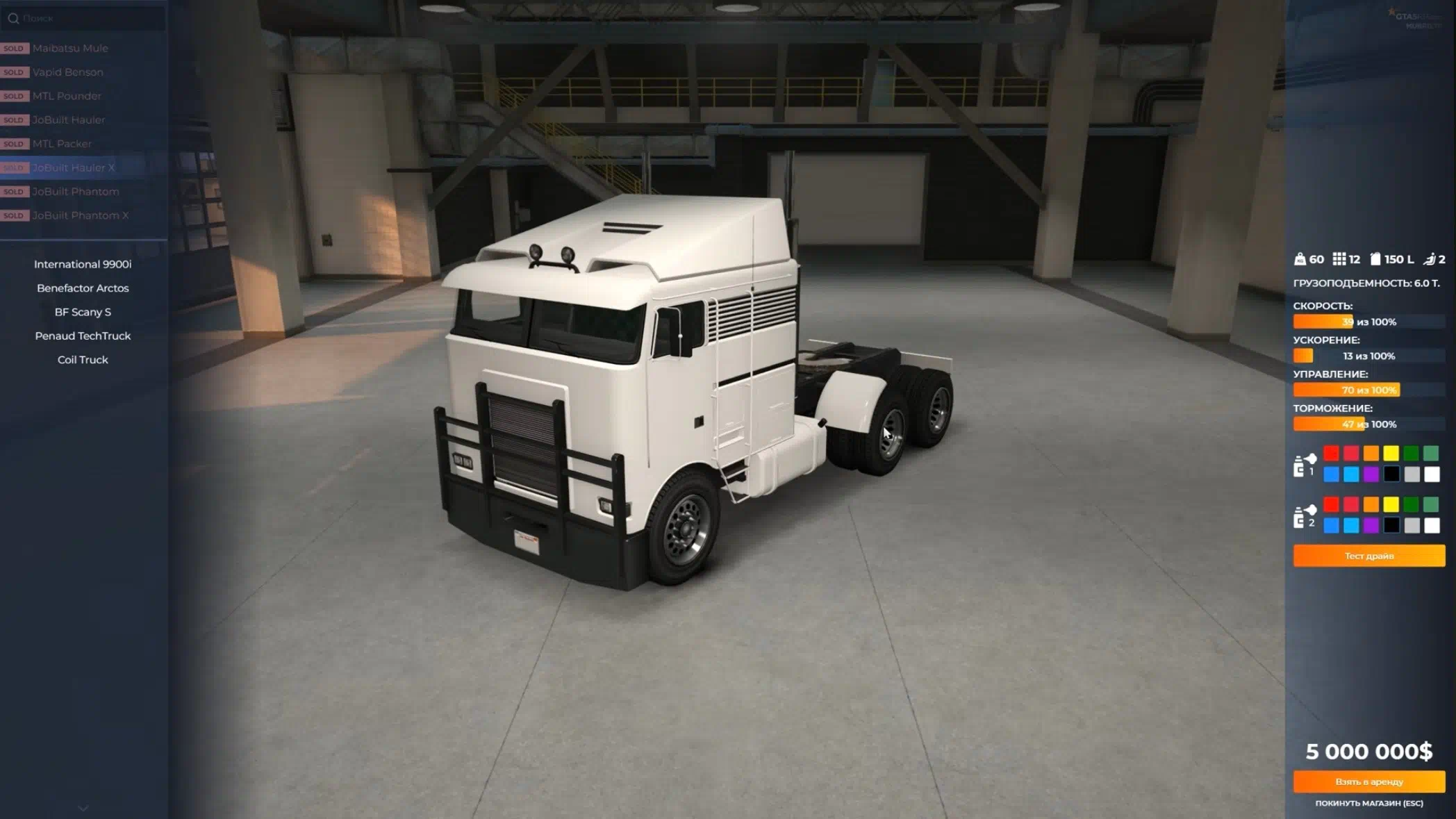The height and width of the screenshot is (819, 1456).
Task: Pick Penaud TechTruck in the list
Action: [83, 336]
